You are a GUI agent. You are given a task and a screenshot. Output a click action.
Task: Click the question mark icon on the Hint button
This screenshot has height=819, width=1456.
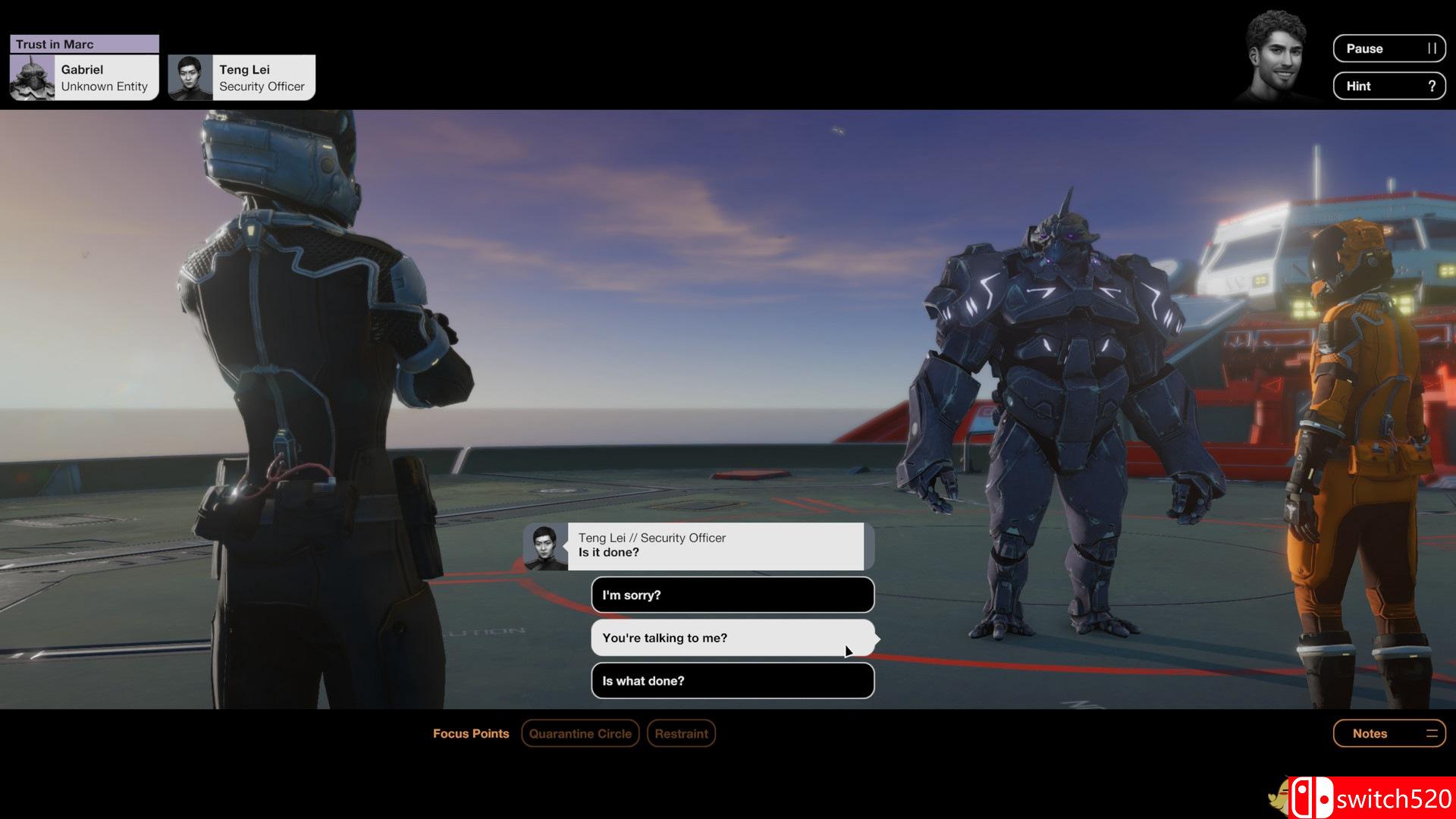[x=1432, y=86]
